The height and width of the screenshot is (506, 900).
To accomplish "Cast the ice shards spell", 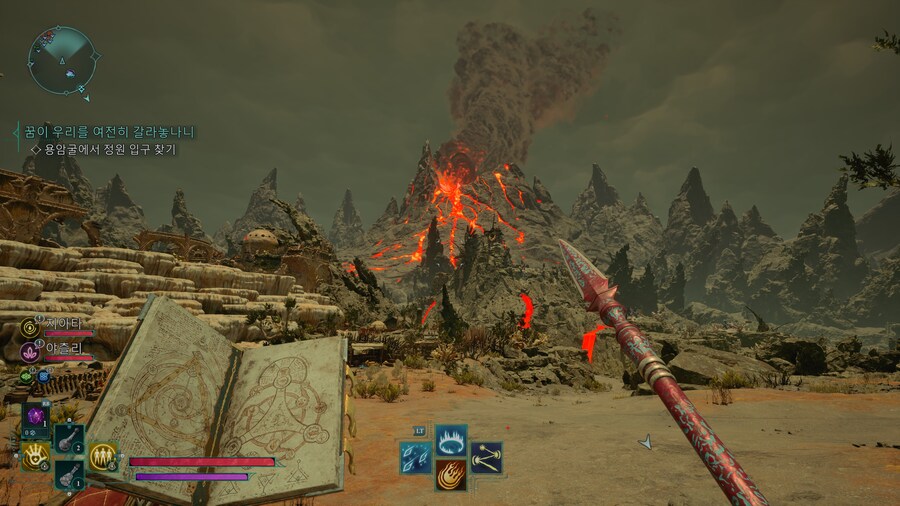I will (415, 458).
